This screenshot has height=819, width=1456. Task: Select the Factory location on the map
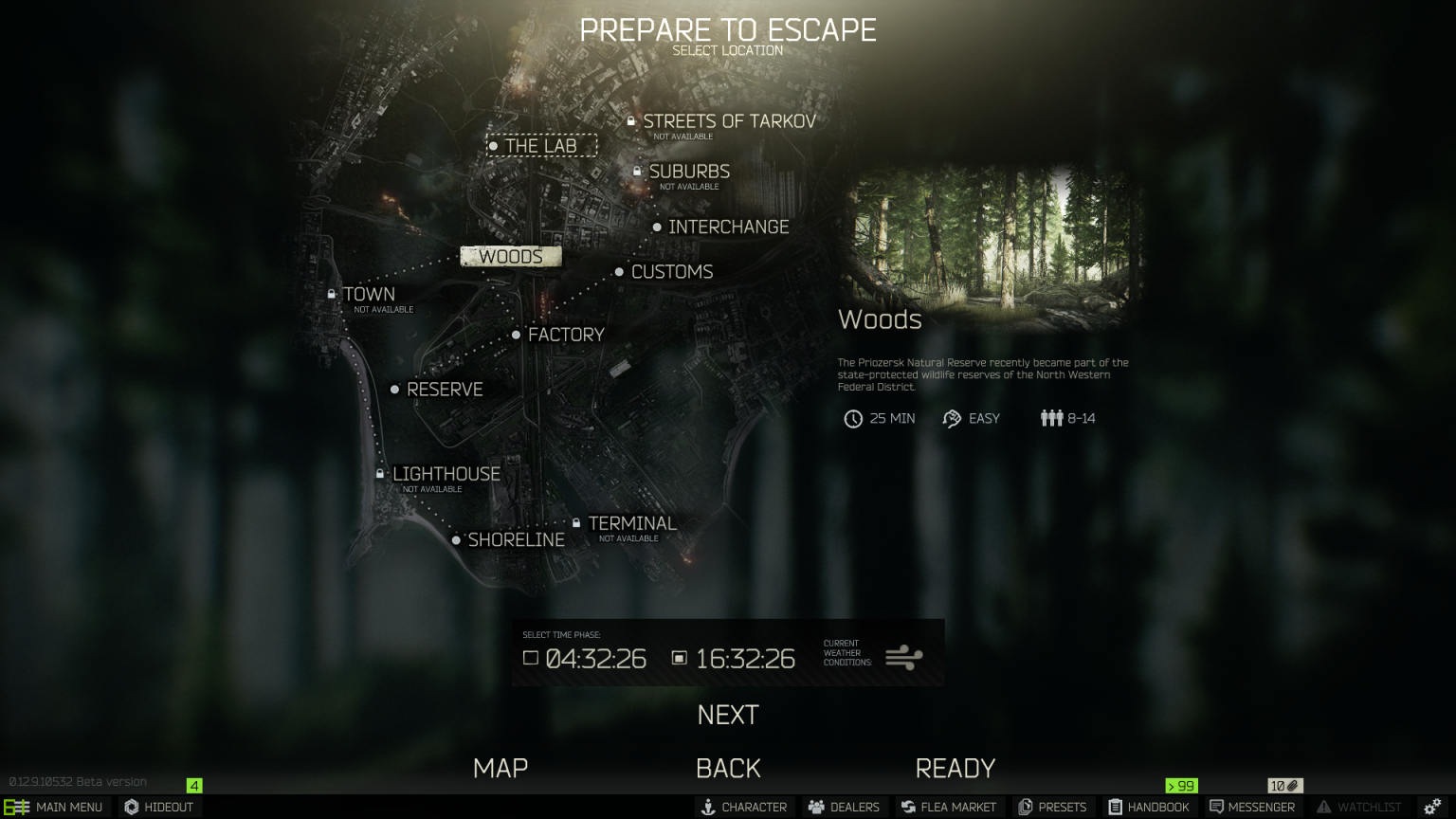[x=566, y=334]
